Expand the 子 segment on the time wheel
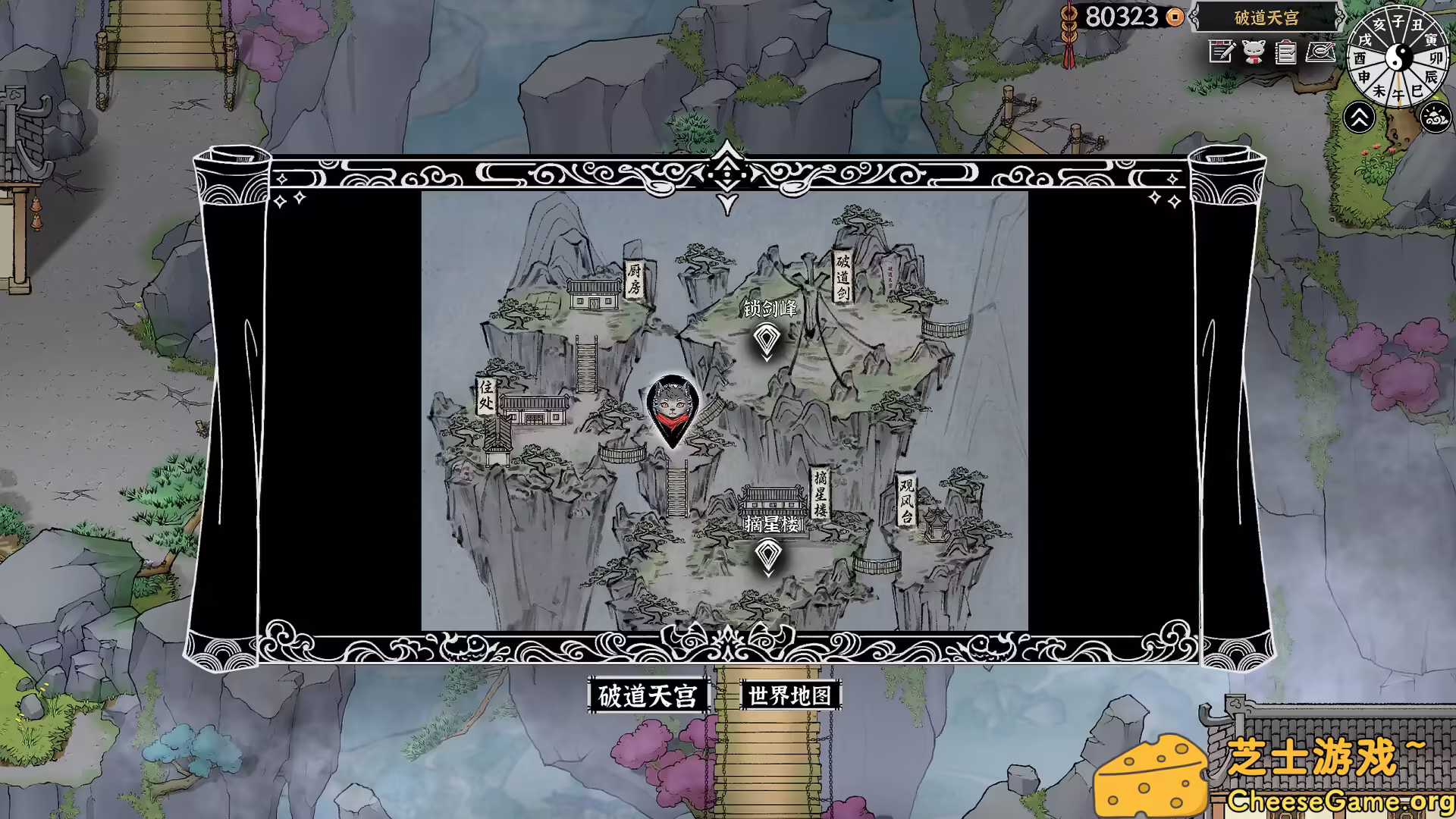This screenshot has width=1456, height=819. point(1398,19)
